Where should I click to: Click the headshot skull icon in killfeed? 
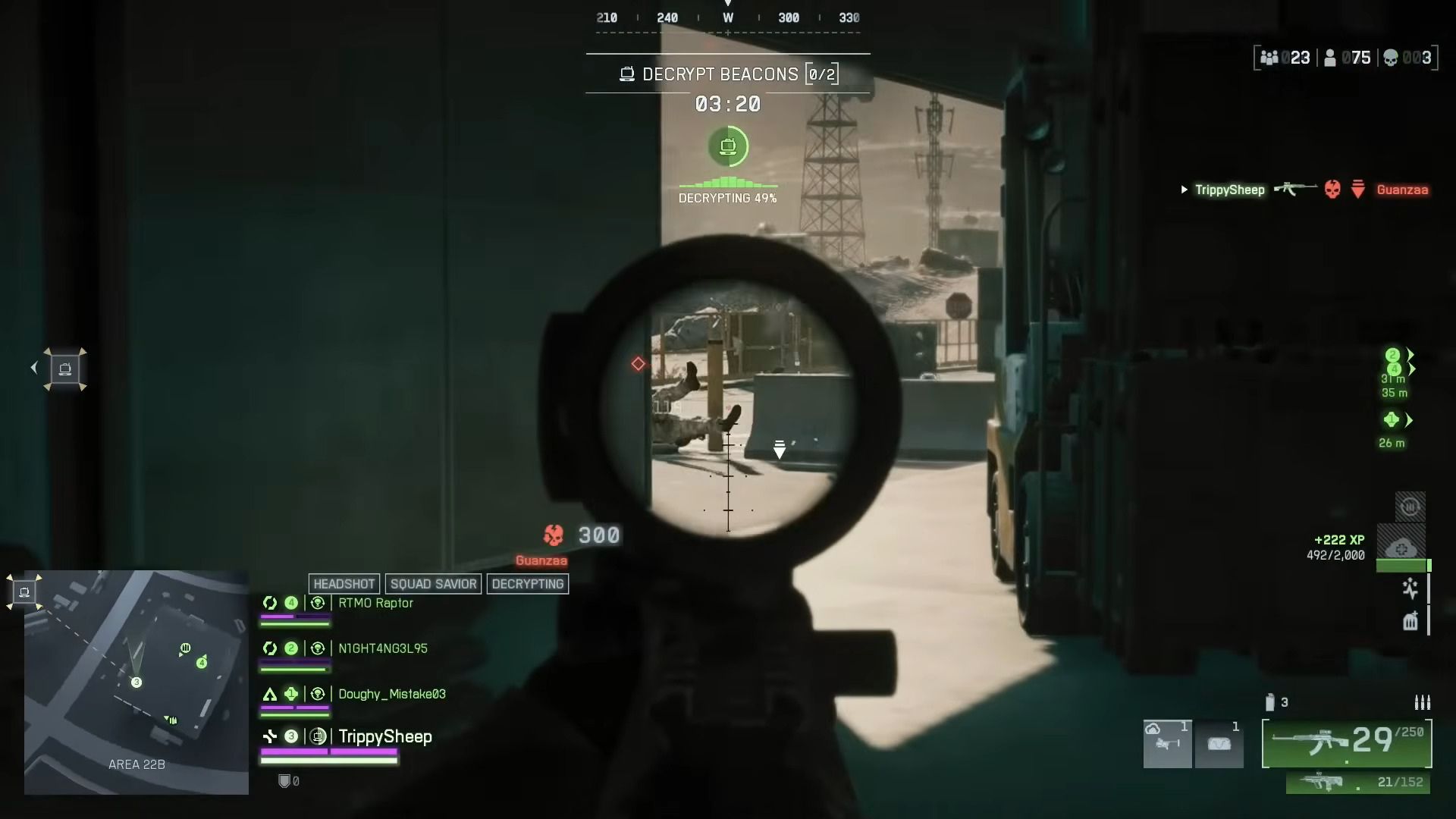pos(1332,190)
